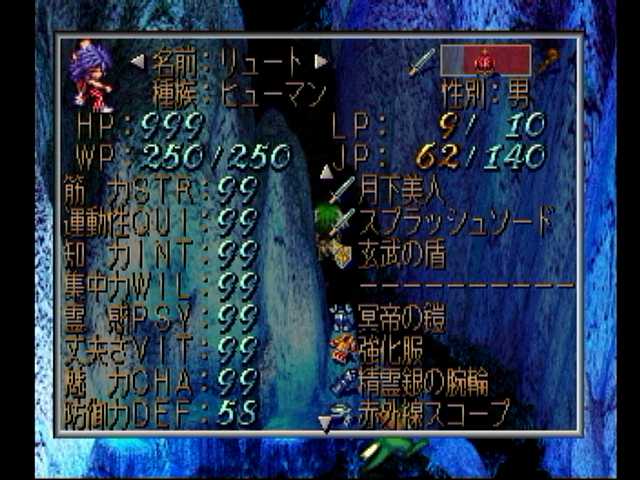Click the left arrow beside the character name
640x480 pixels.
[137, 61]
